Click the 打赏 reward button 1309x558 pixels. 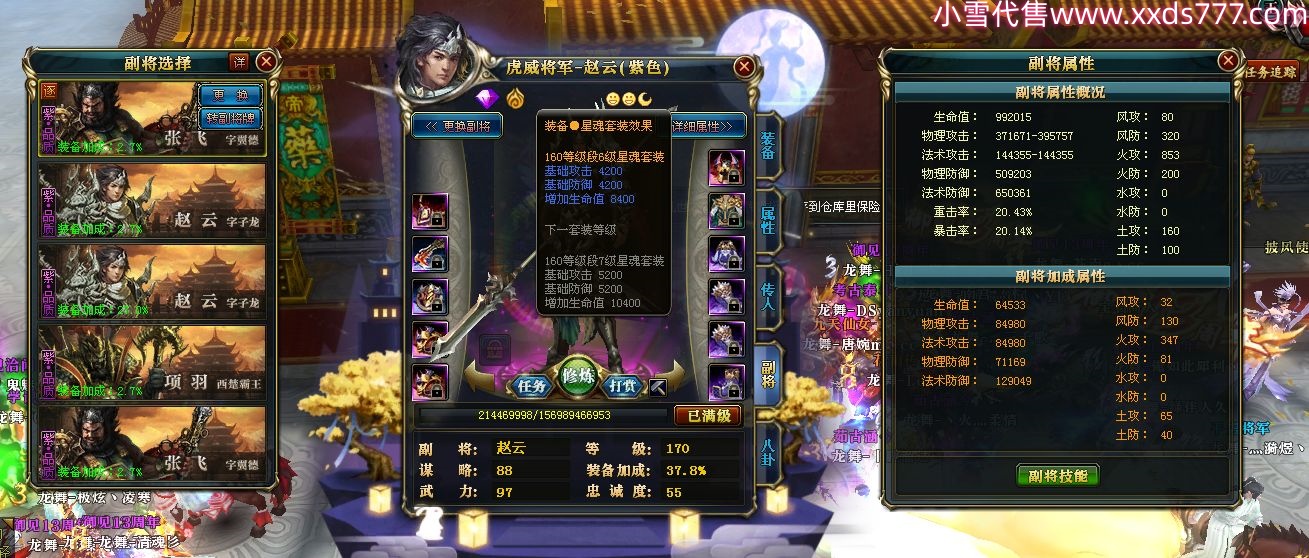click(x=625, y=385)
